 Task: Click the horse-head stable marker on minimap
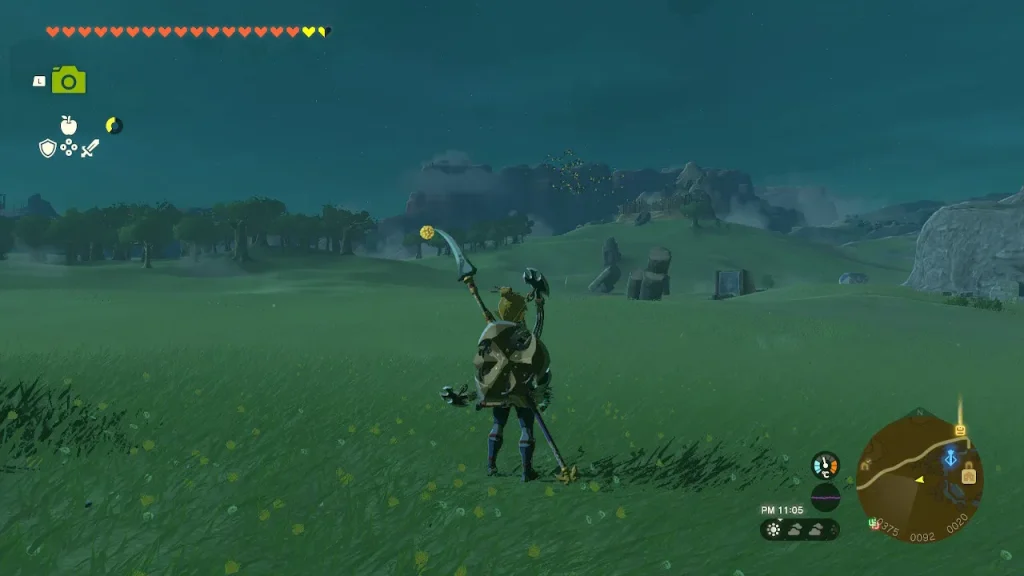(x=865, y=463)
